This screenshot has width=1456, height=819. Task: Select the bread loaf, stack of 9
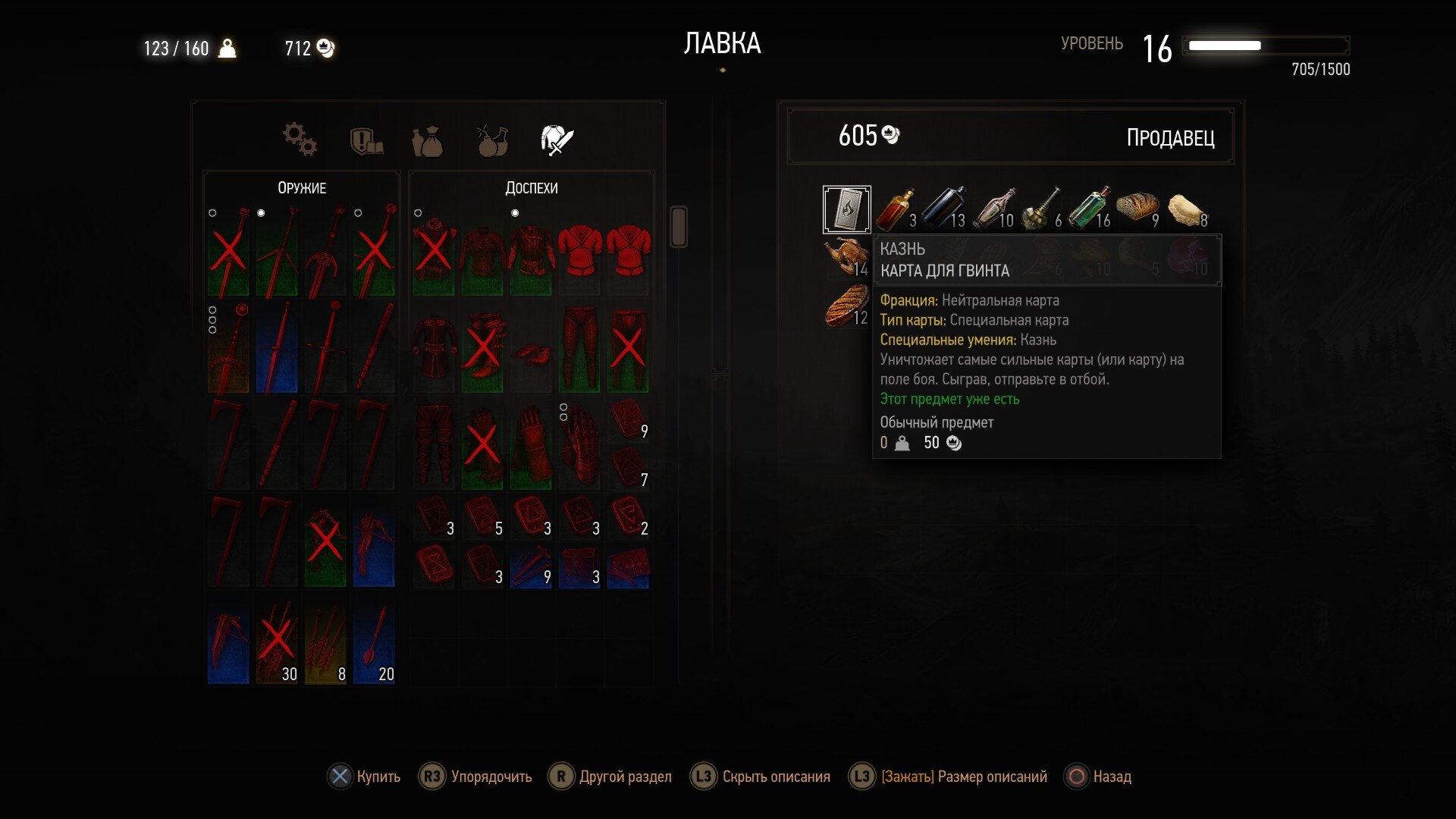click(x=1137, y=209)
